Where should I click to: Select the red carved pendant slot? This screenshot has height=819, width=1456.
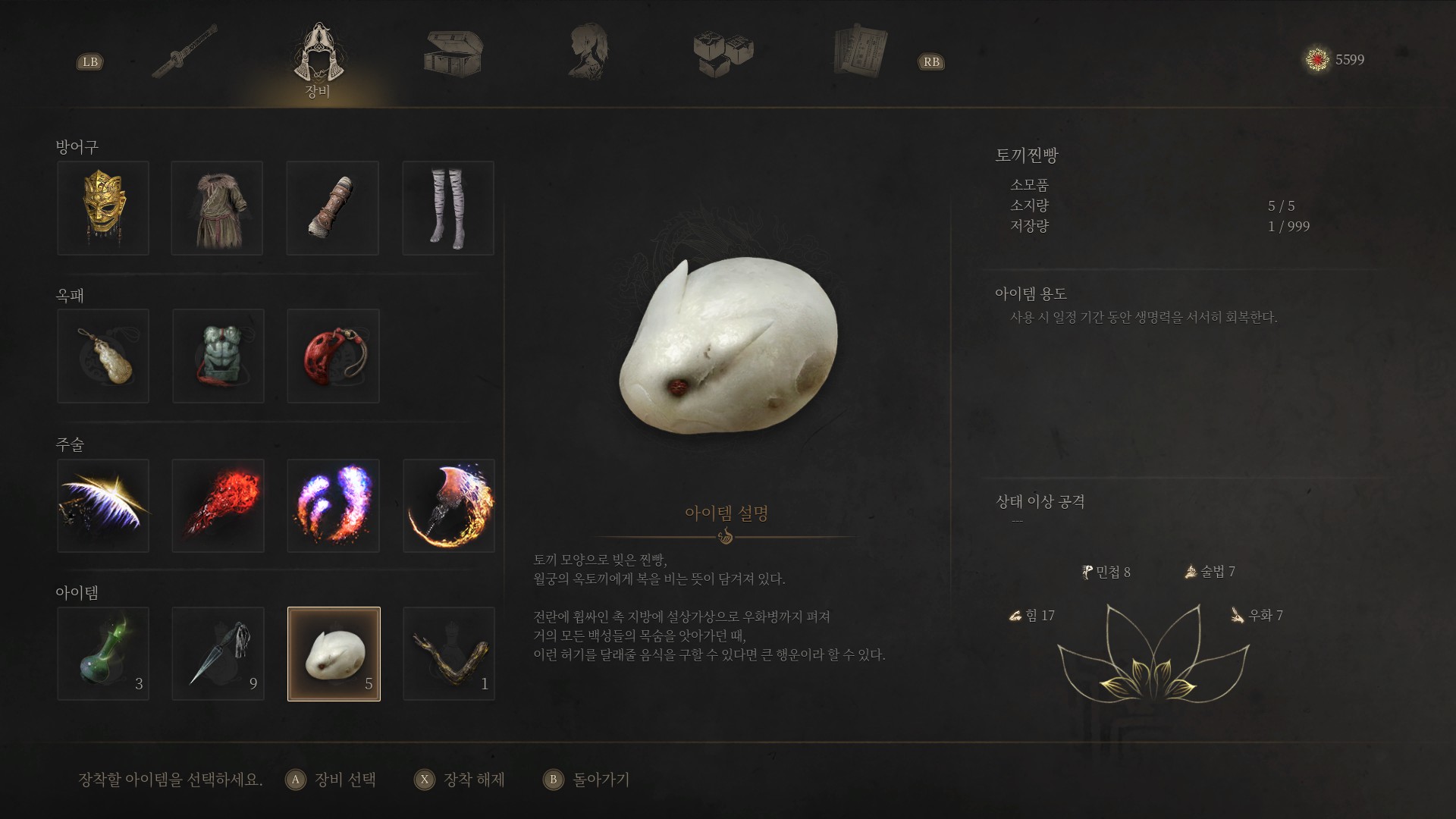(x=334, y=356)
